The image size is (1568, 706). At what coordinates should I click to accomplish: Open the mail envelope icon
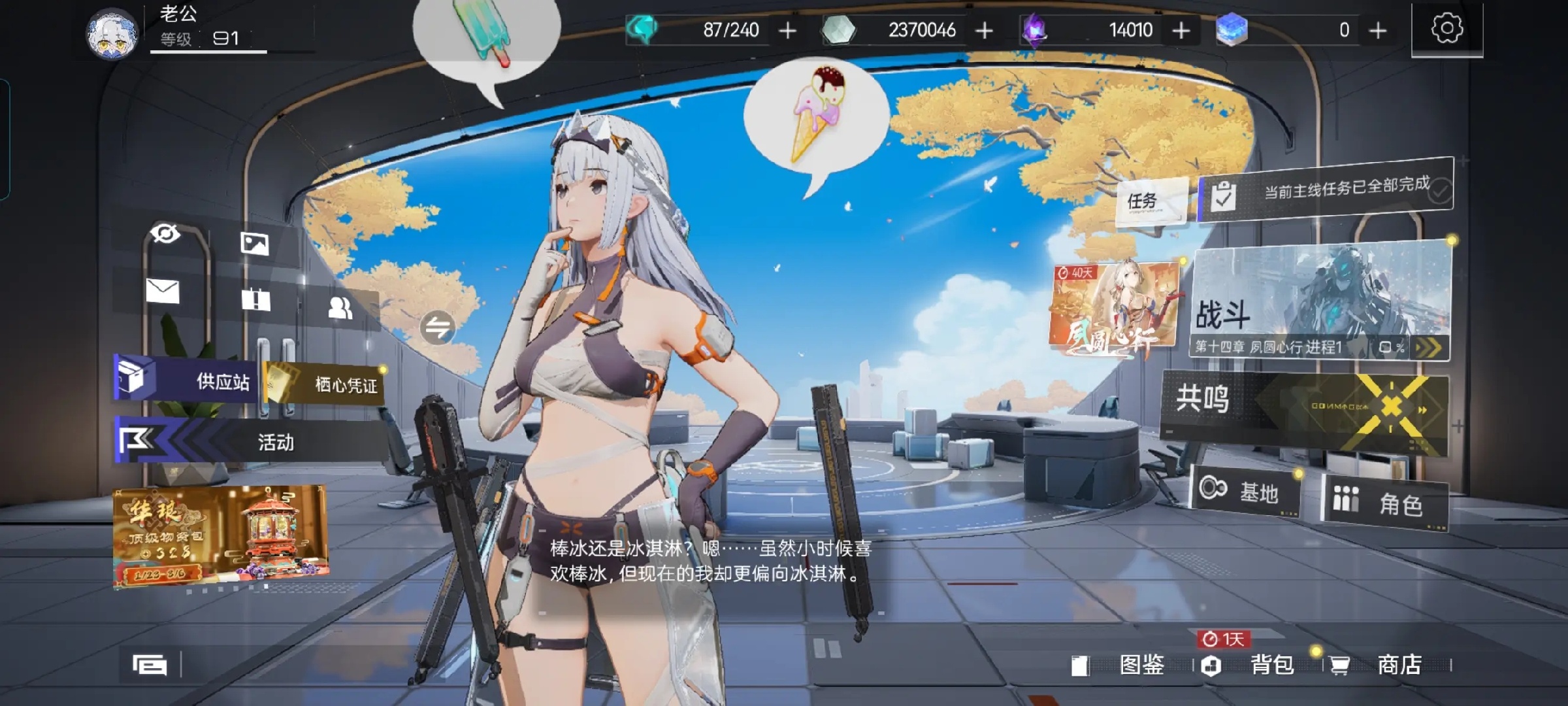(163, 291)
